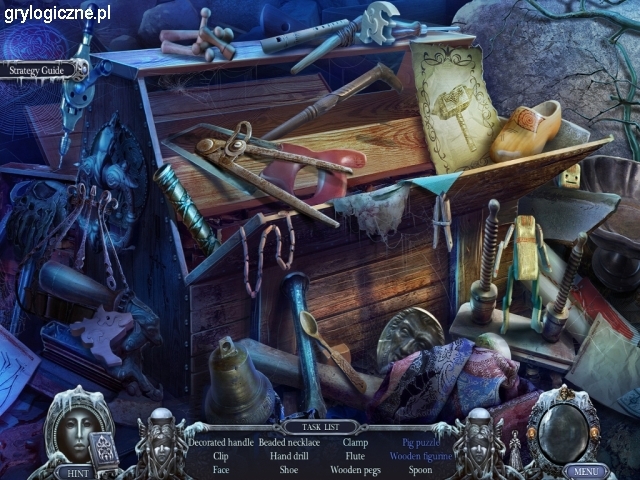Select the blue Wooden figurine task entry
Image resolution: width=640 pixels, height=480 pixels.
tap(421, 455)
